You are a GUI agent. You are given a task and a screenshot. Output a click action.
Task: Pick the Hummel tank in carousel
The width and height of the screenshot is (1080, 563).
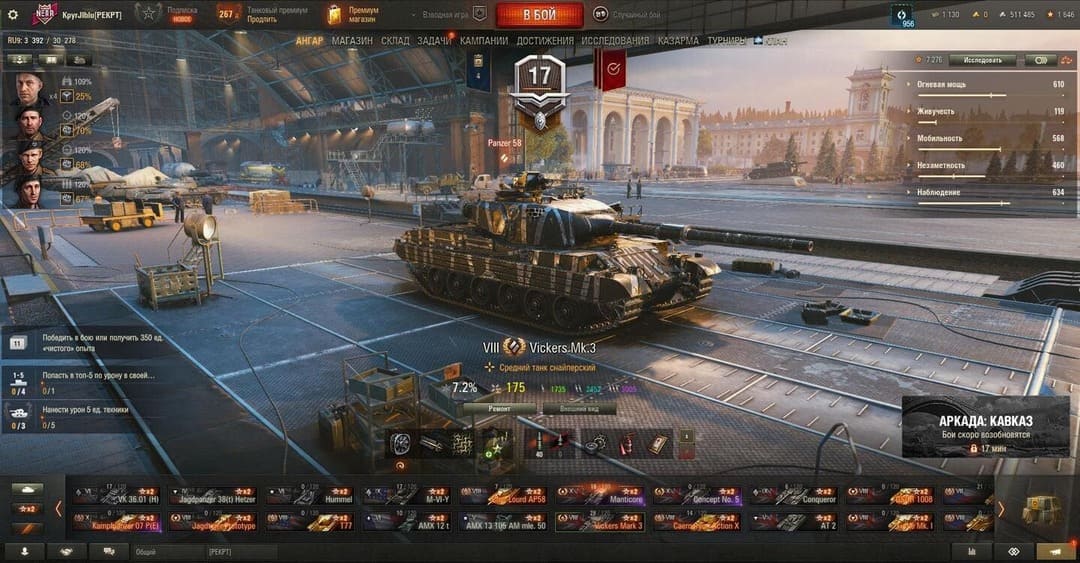click(306, 494)
